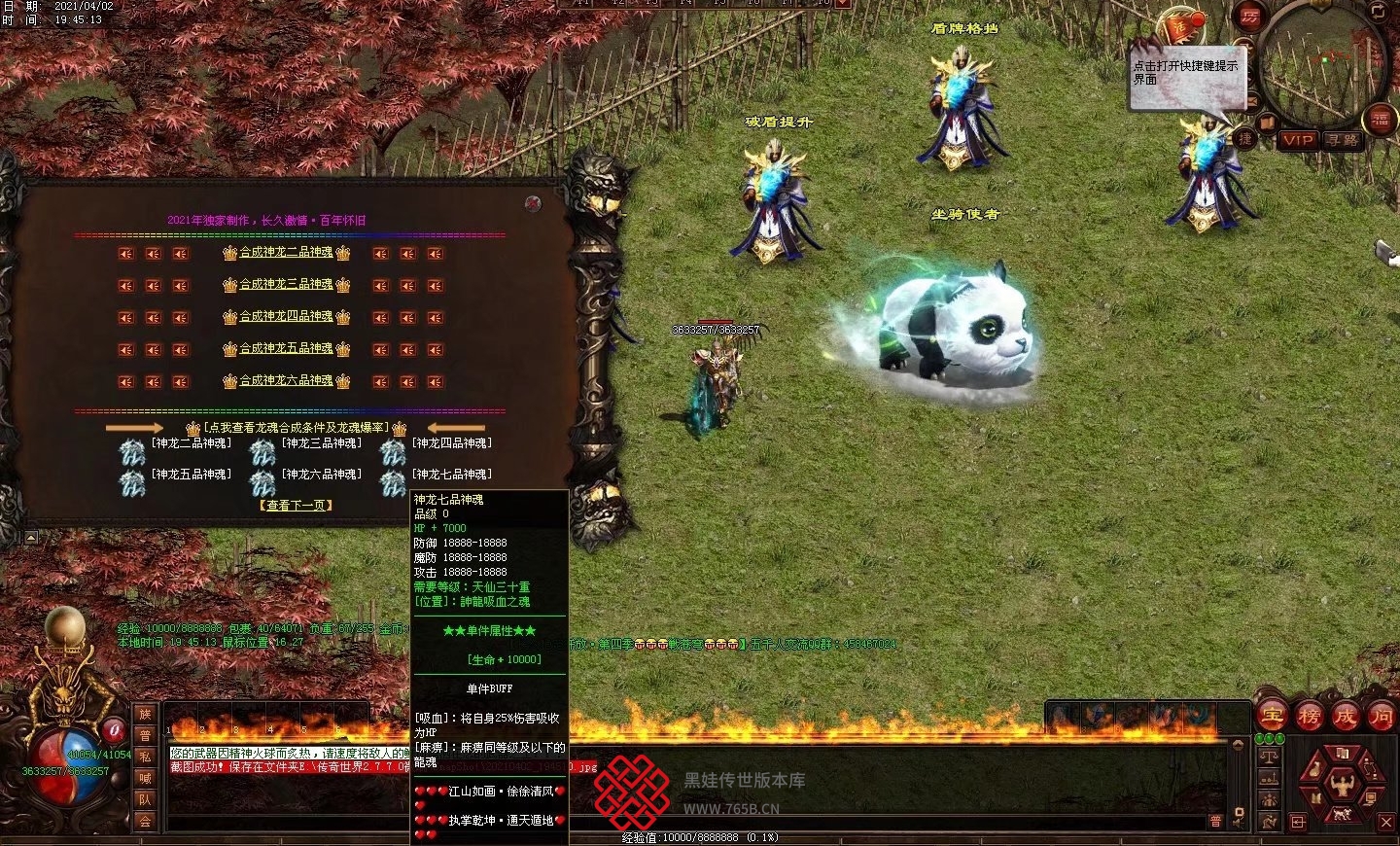
Task: Show the 榜 rankings button
Action: coord(1309,717)
